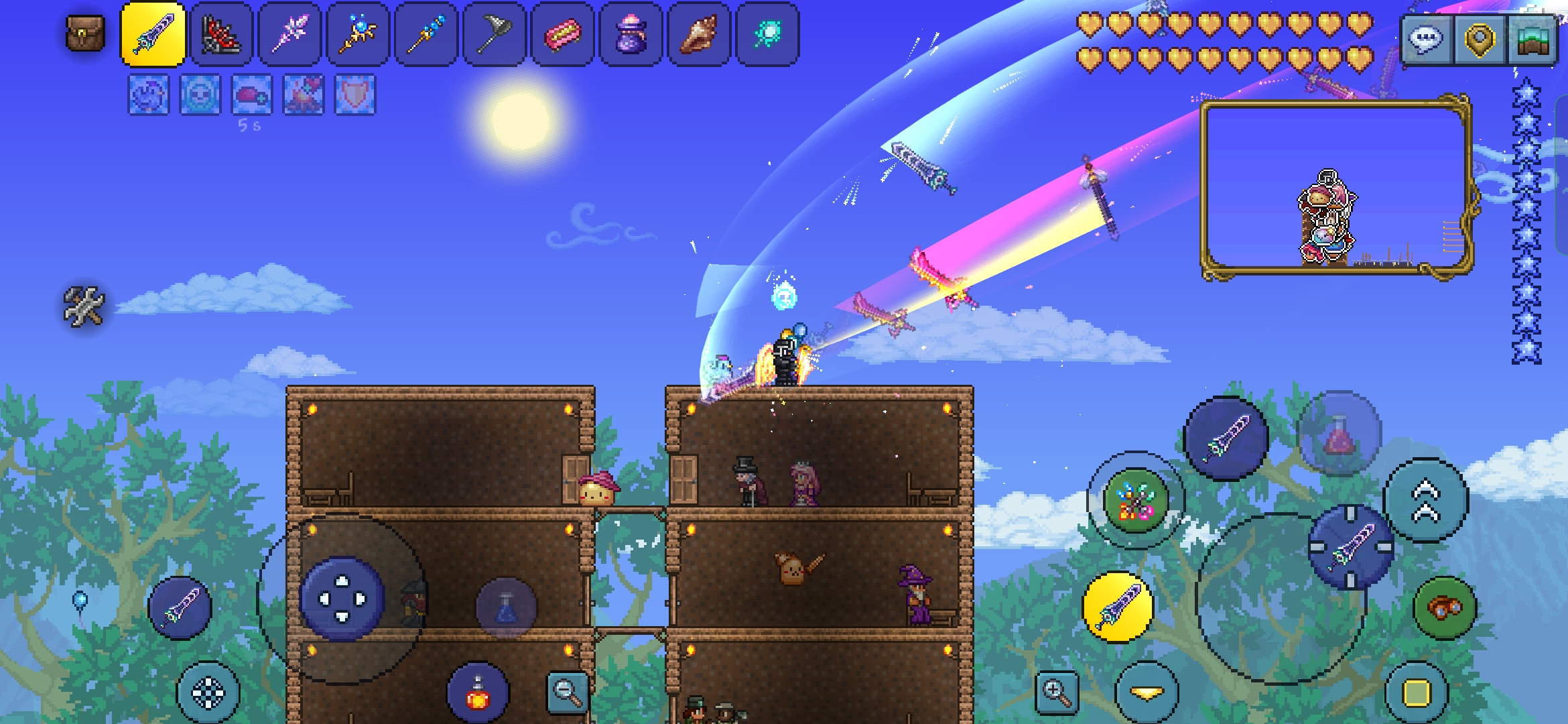Select the purple money bag hotbar slot
Screen dimensions: 1568x724
tap(631, 34)
